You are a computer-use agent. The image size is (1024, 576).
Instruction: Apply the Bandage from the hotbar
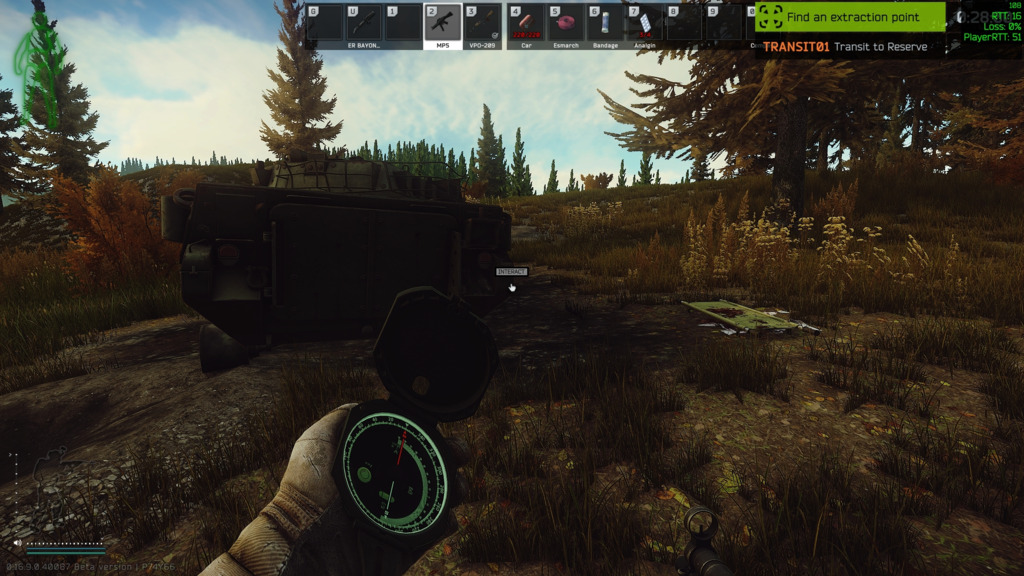pos(605,24)
